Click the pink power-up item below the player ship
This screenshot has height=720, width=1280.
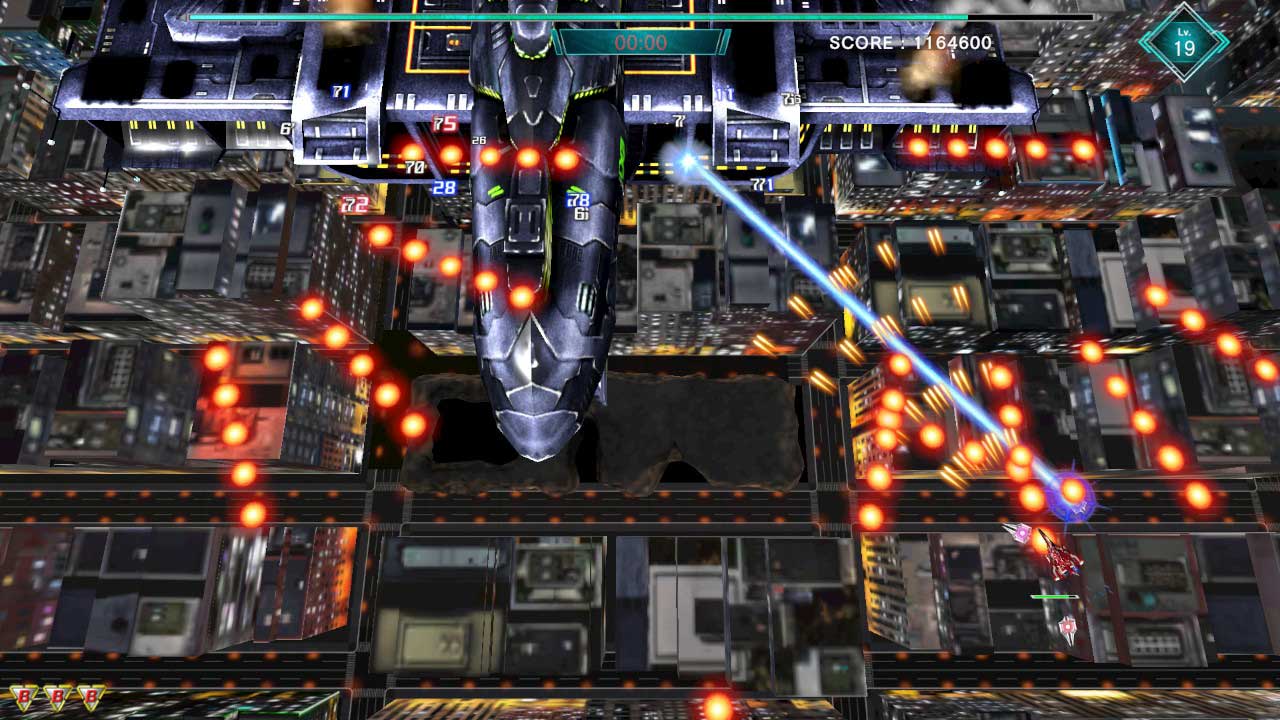click(x=1067, y=626)
